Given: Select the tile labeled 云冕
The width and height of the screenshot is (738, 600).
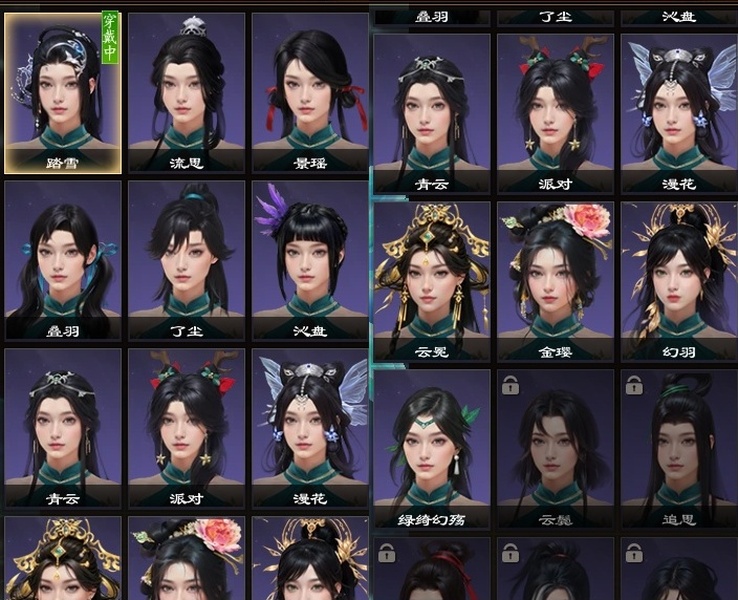Looking at the screenshot, I should 431,280.
